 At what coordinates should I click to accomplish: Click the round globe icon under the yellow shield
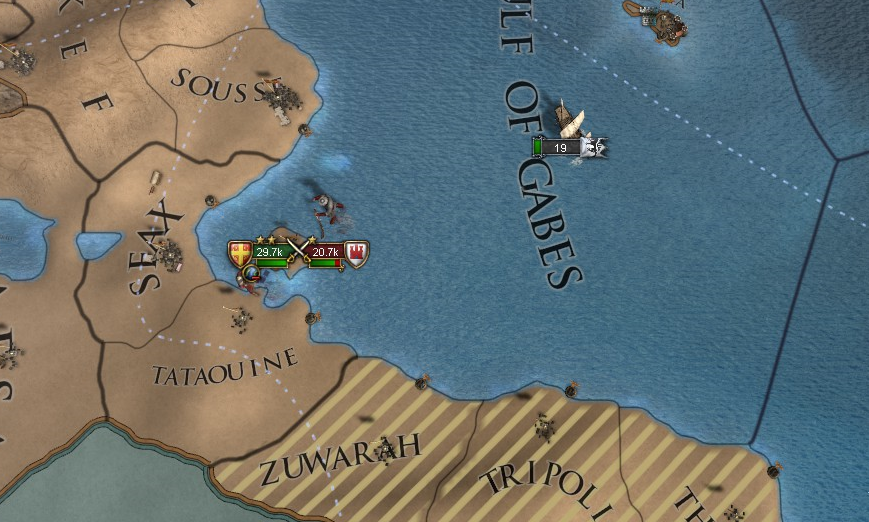tap(251, 271)
